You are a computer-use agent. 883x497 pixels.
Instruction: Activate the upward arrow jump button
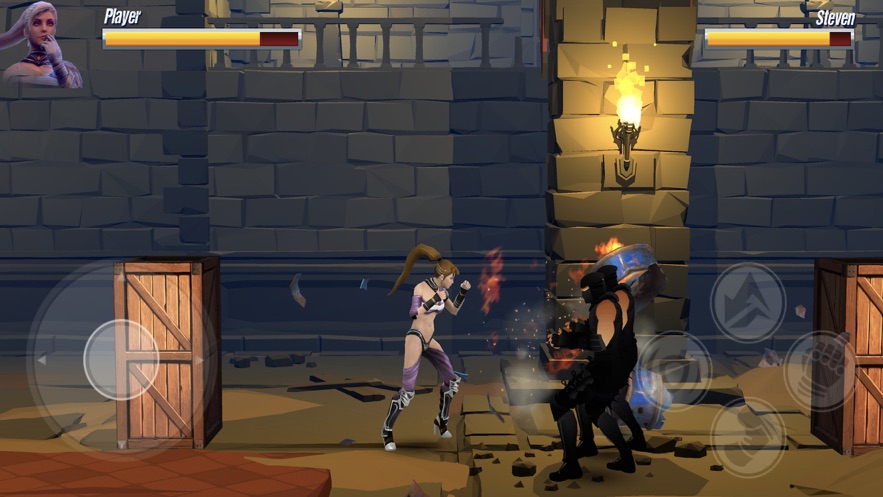point(748,301)
